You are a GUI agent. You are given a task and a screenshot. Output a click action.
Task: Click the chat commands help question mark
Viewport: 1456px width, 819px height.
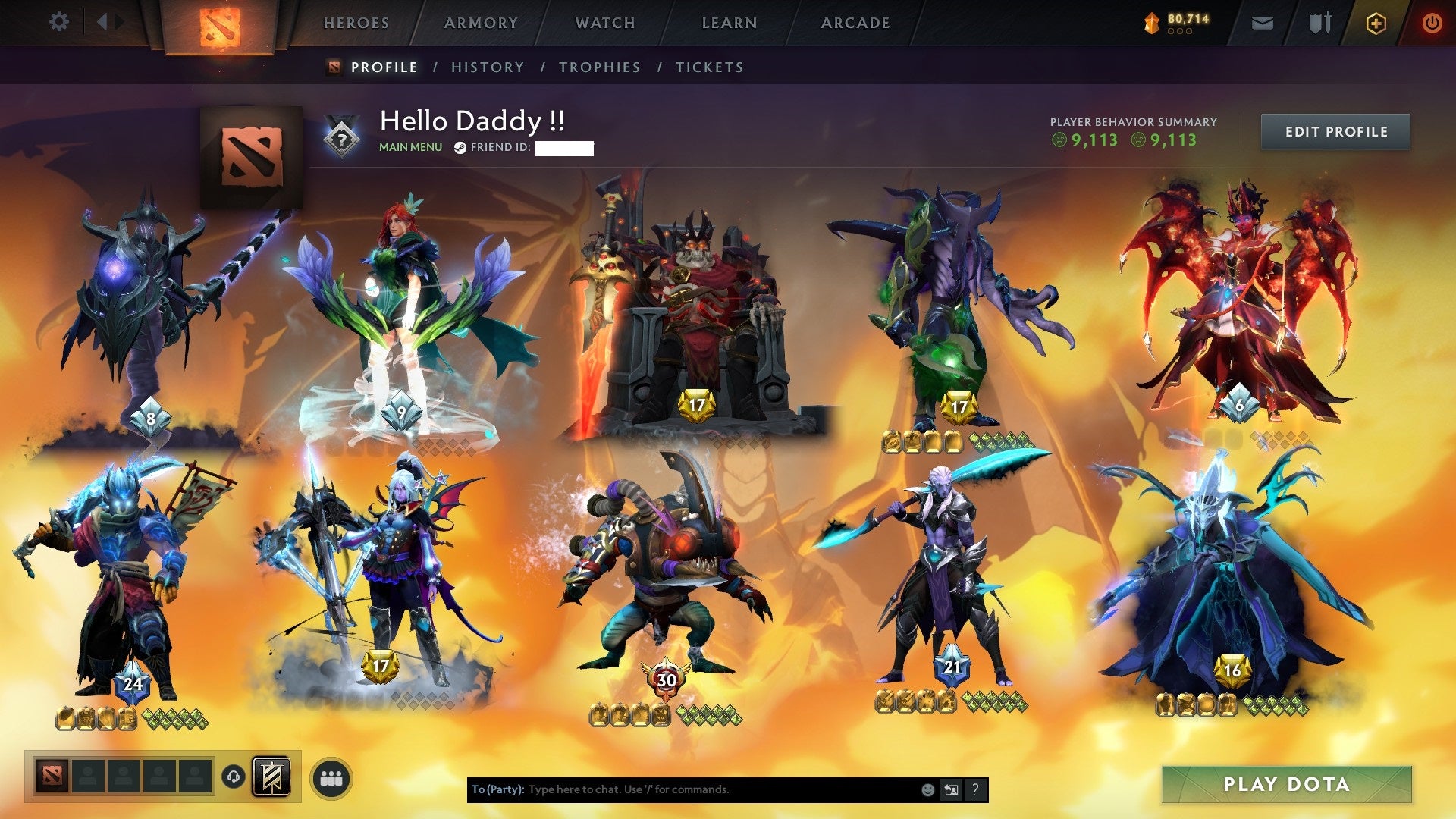coord(974,789)
